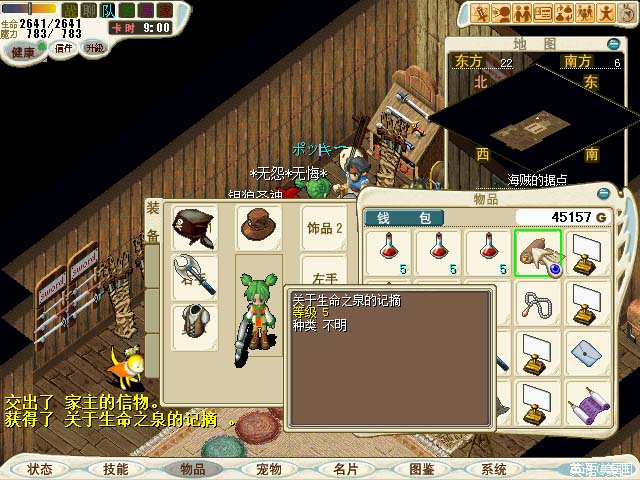
Task: Open the 宠物 pets tab
Action: pos(268,468)
